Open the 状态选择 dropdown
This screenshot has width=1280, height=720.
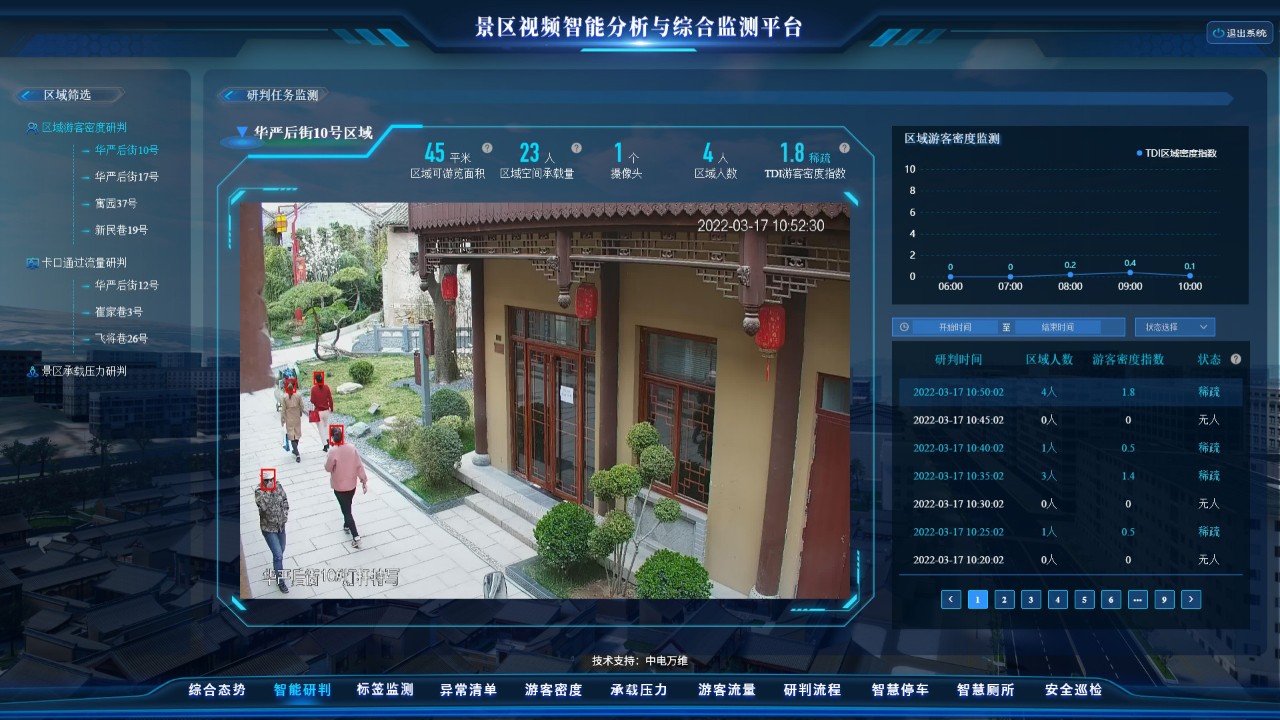[1176, 327]
